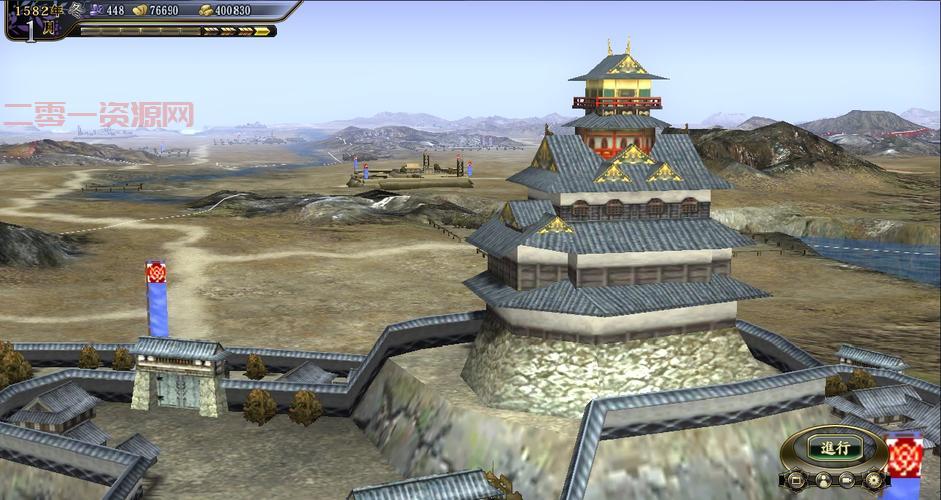Open the person silhouette icon
Screen dimensions: 941x500
pyautogui.click(x=823, y=481)
